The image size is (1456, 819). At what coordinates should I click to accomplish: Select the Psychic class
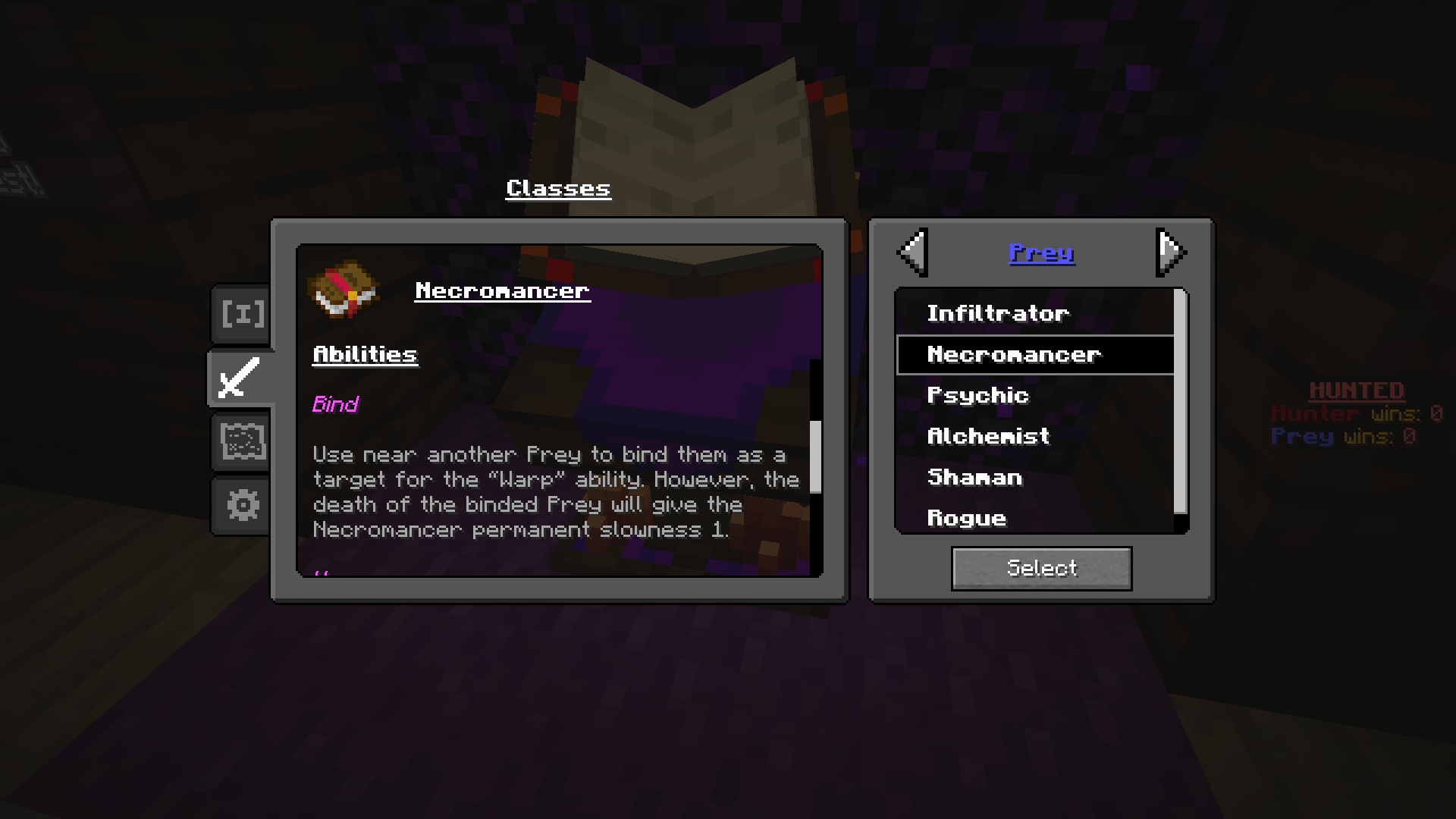(977, 395)
